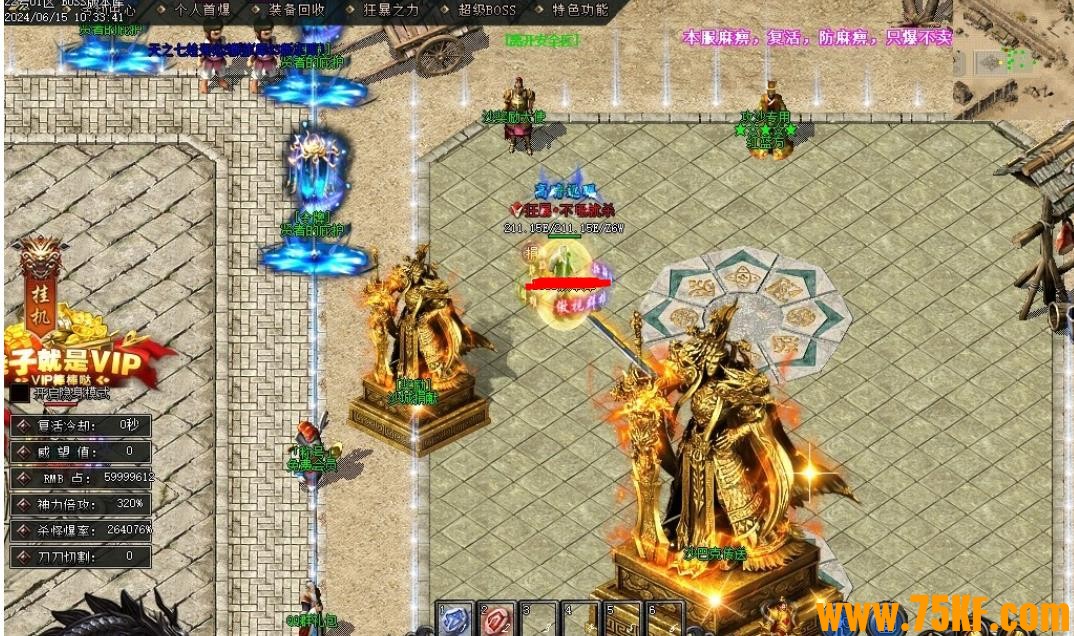Toggle the 开启隐身模式 checkbox

pos(20,394)
